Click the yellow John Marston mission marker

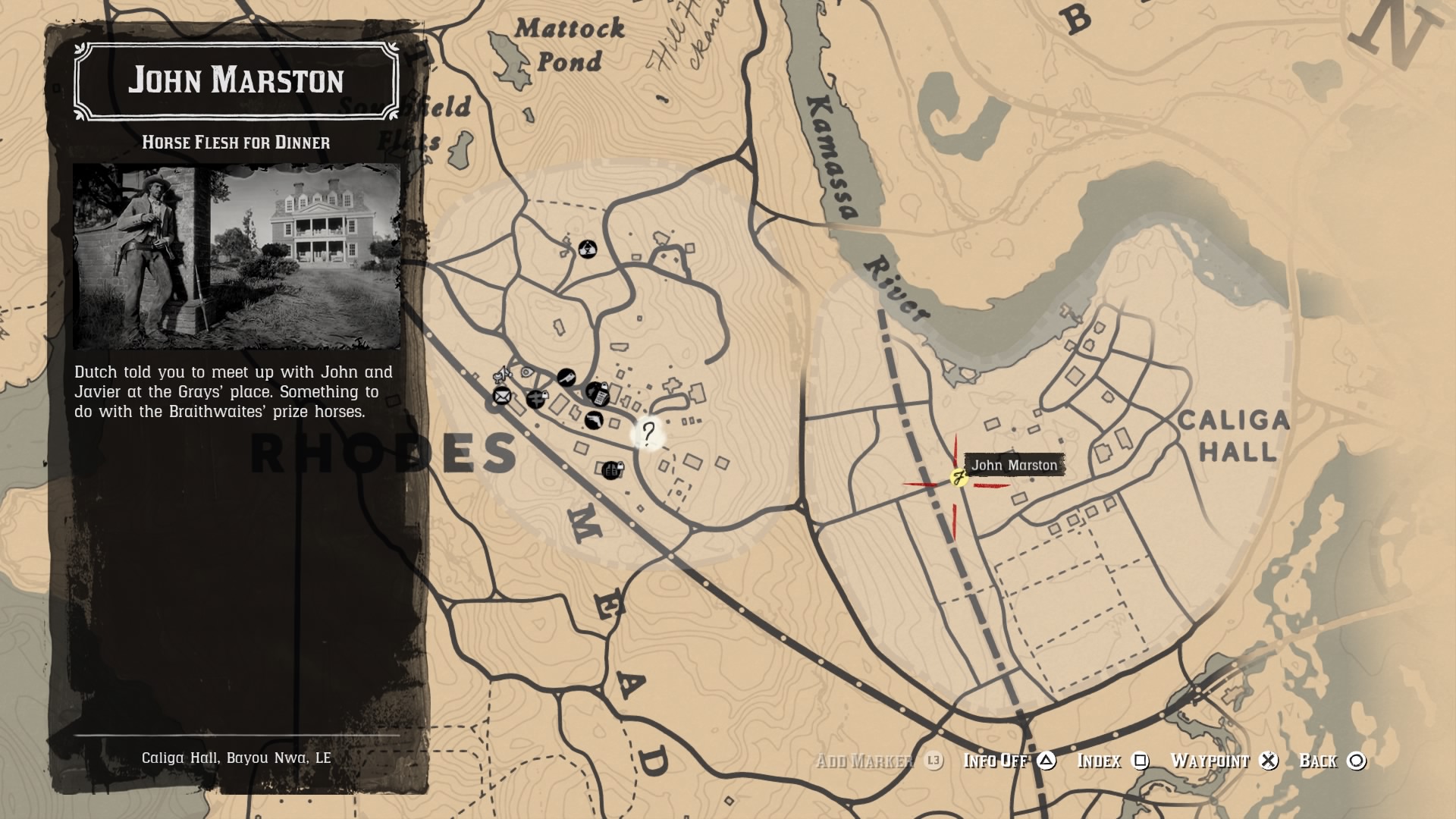click(x=957, y=478)
